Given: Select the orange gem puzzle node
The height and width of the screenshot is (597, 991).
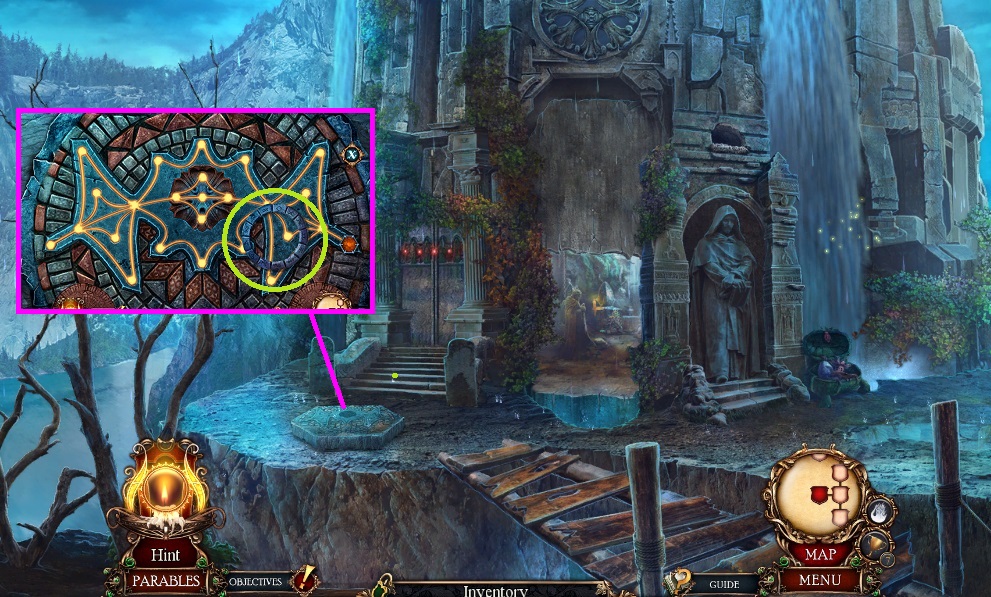Looking at the screenshot, I should (349, 243).
